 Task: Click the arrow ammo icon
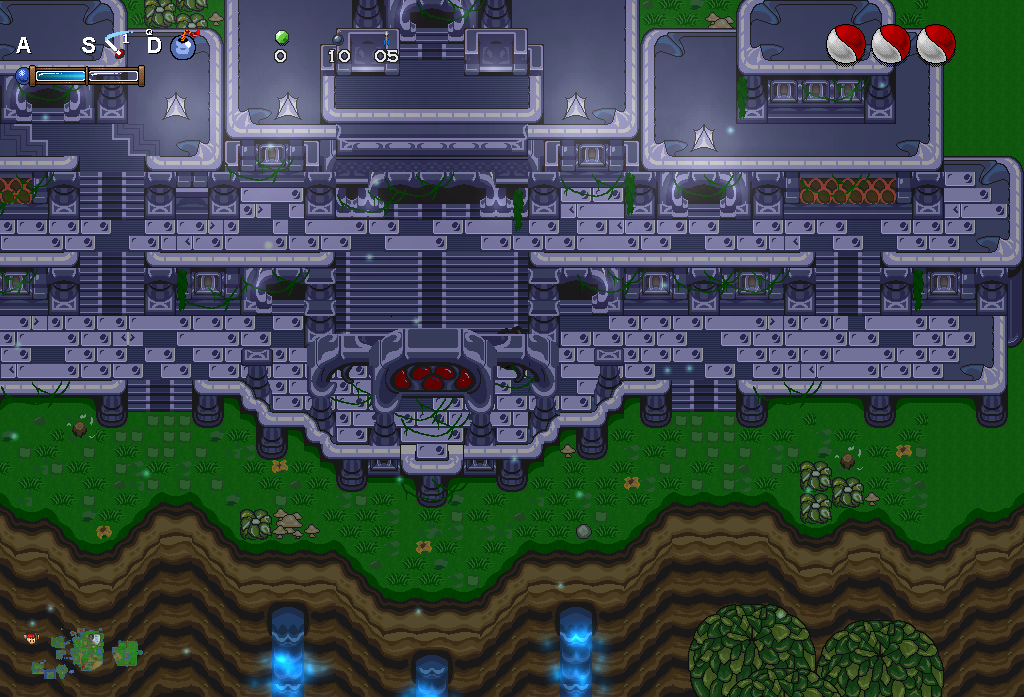386,38
